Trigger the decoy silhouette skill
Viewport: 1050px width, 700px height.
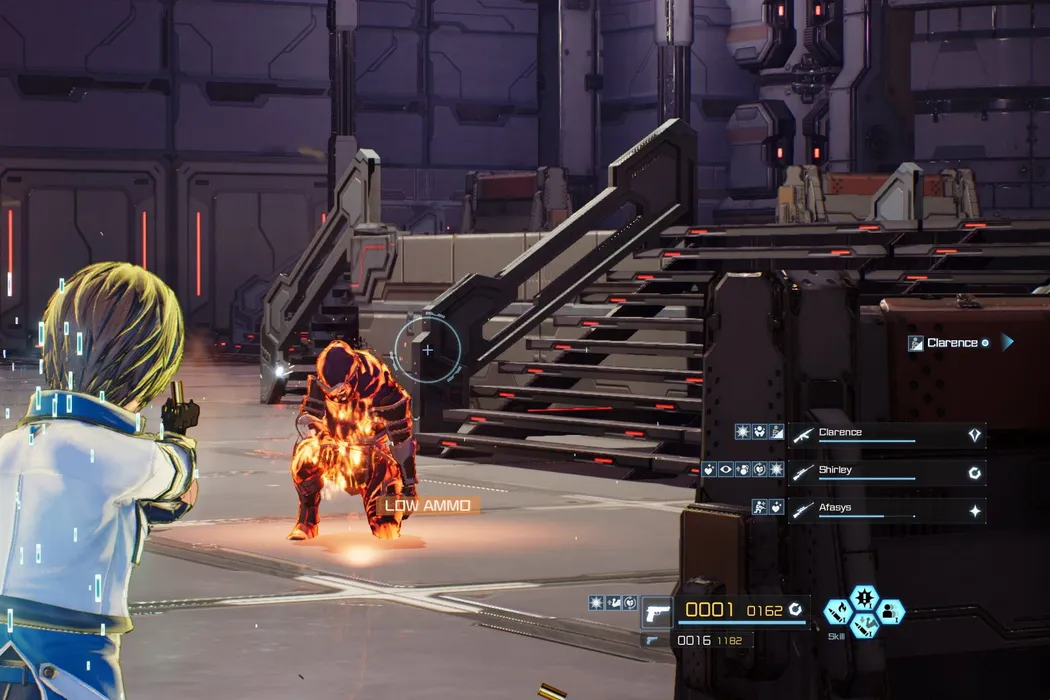[890, 611]
